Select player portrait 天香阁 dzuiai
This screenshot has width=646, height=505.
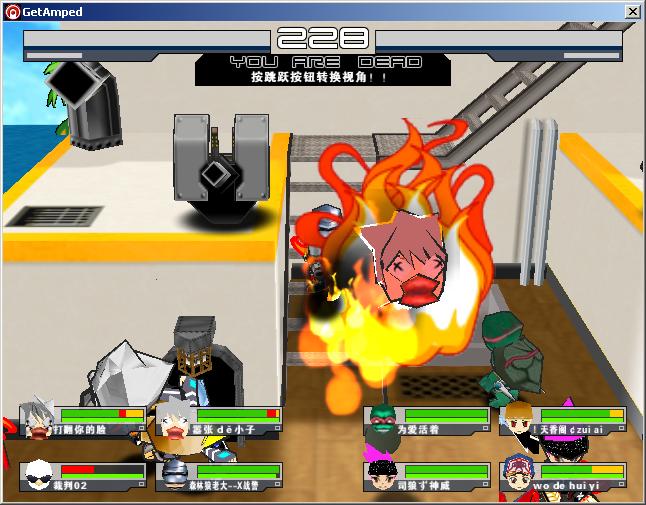518,421
